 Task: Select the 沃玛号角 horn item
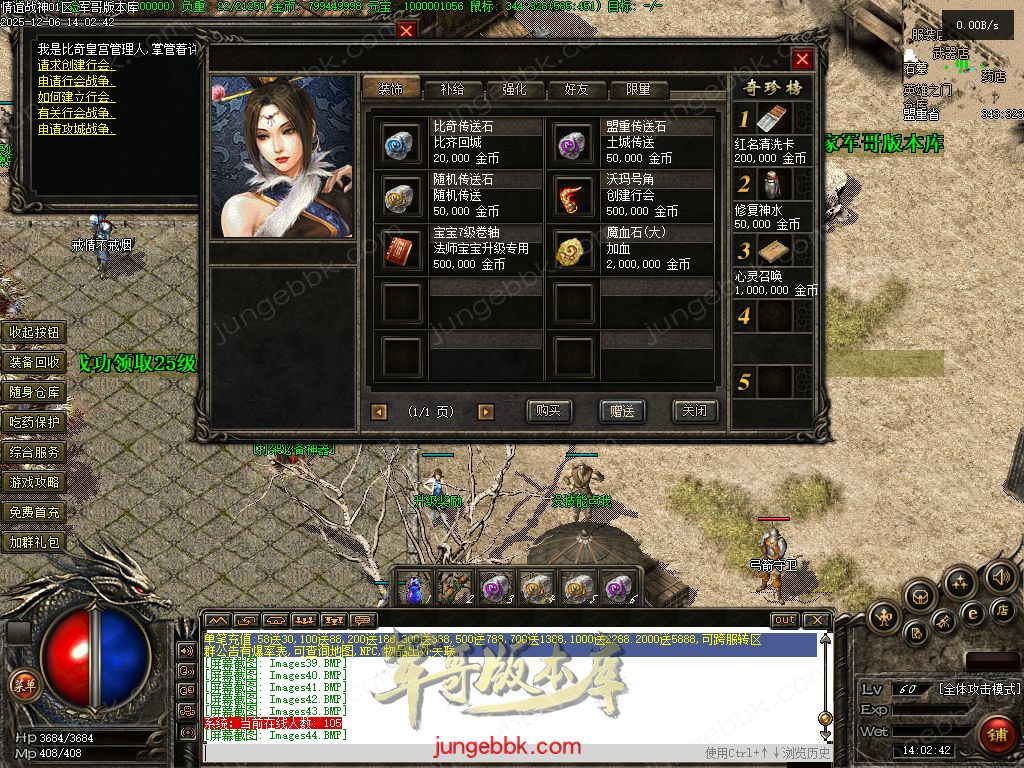tap(575, 196)
